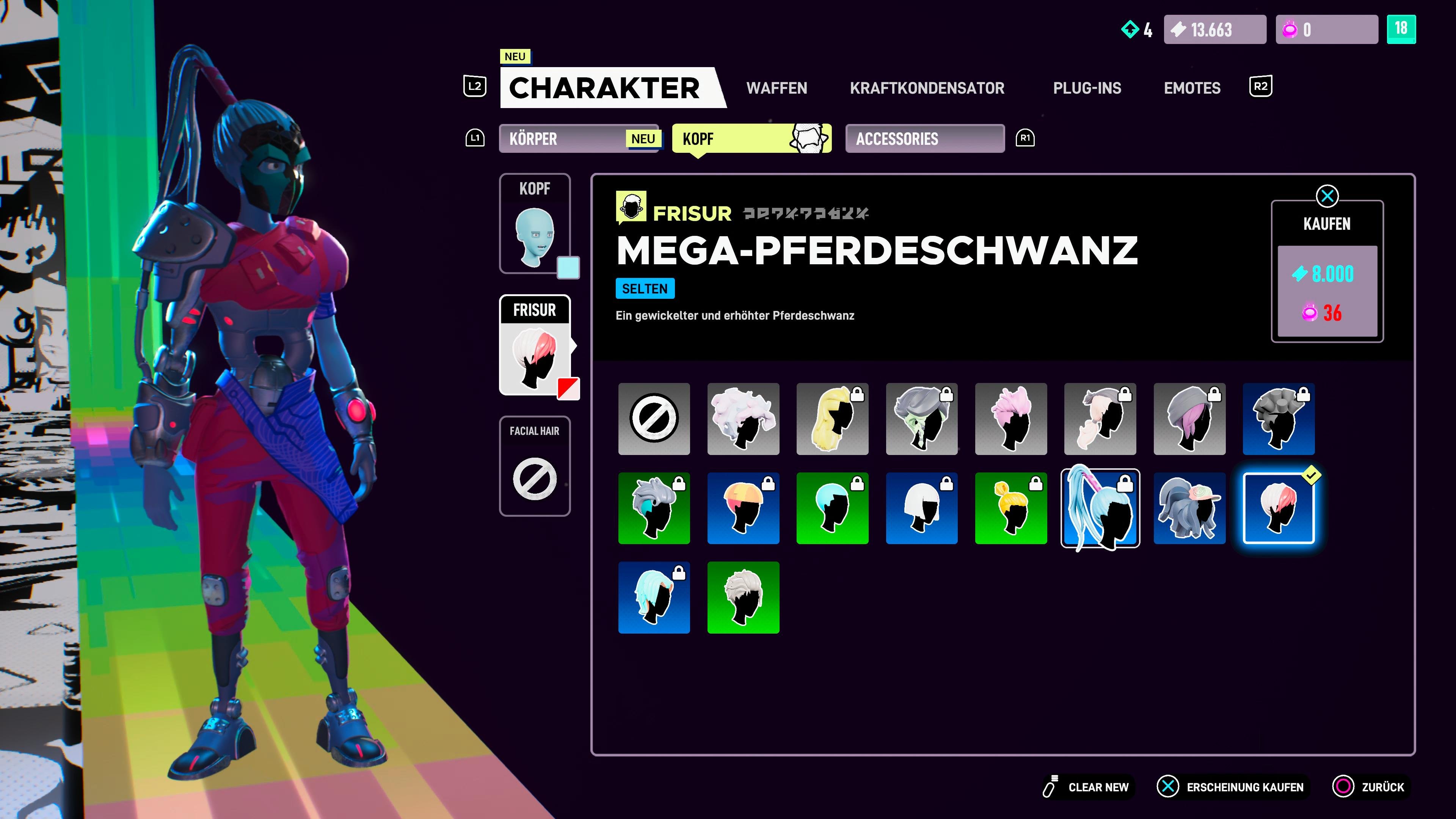Pick the long blonde hair tile
Screen dimensions: 1456x819
coord(832,419)
